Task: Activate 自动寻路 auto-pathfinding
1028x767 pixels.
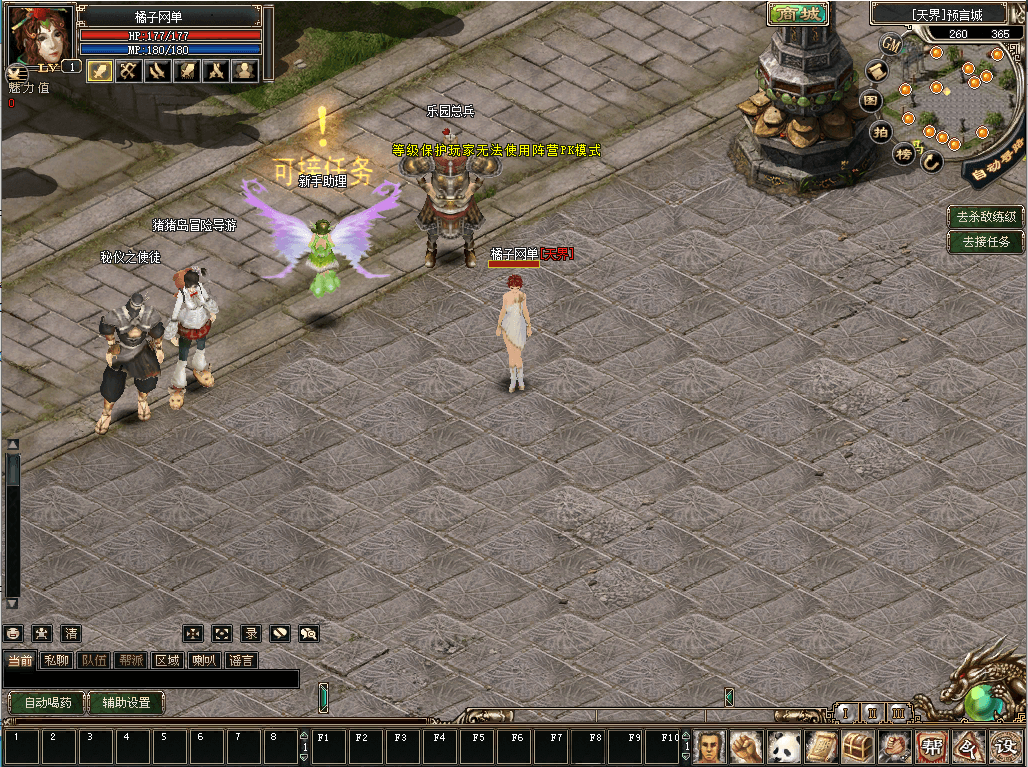Action: (994, 165)
